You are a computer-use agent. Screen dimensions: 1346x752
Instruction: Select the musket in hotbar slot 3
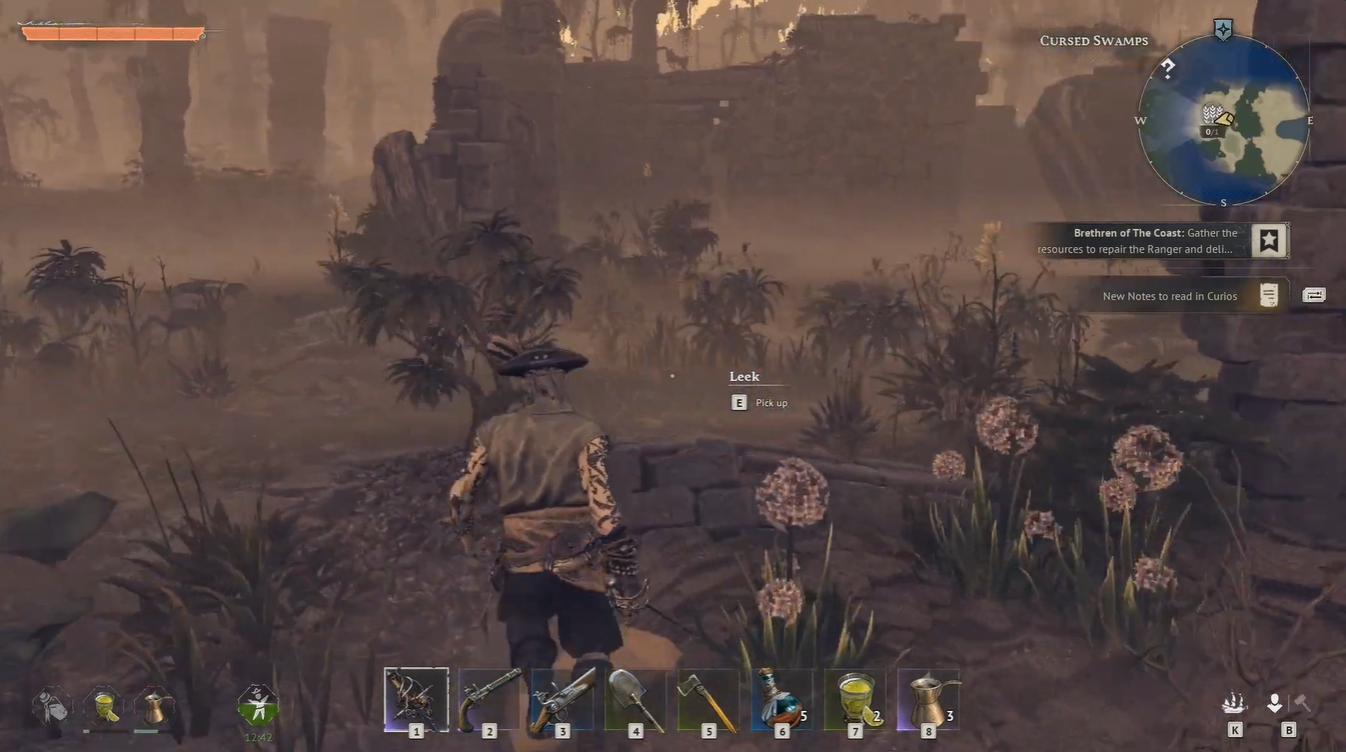coord(562,697)
